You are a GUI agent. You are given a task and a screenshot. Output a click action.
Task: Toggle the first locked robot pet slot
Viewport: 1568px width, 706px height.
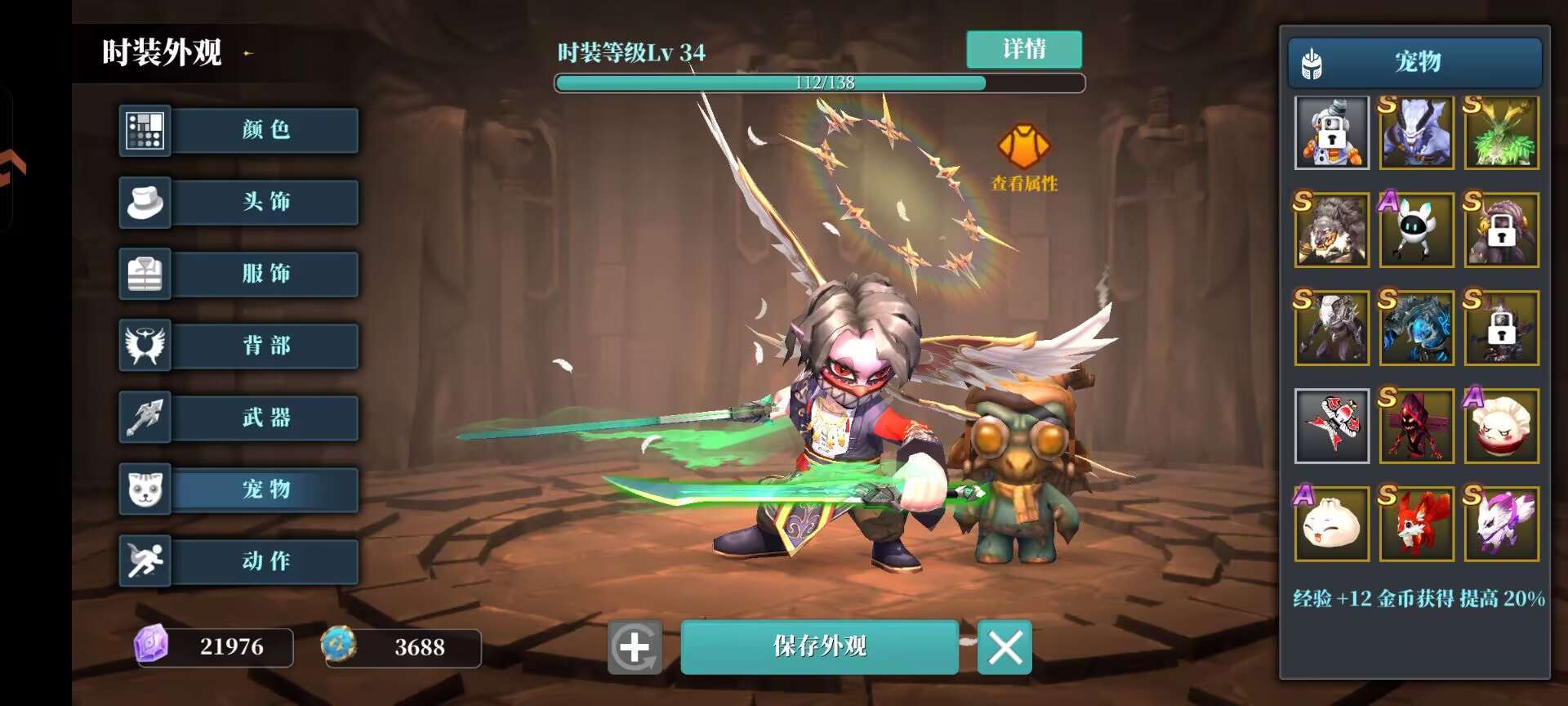pyautogui.click(x=1331, y=132)
